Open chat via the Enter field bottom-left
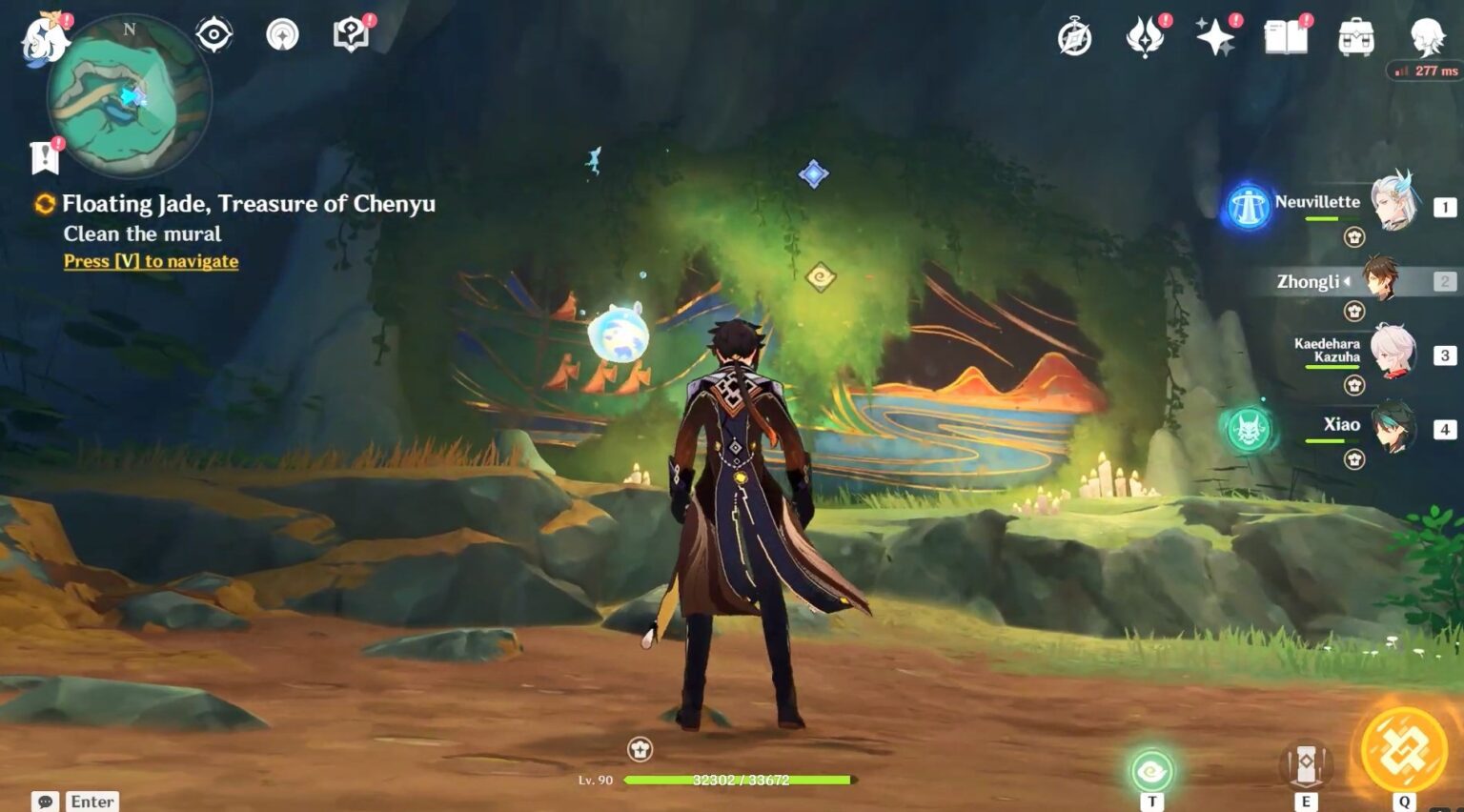 [91, 801]
